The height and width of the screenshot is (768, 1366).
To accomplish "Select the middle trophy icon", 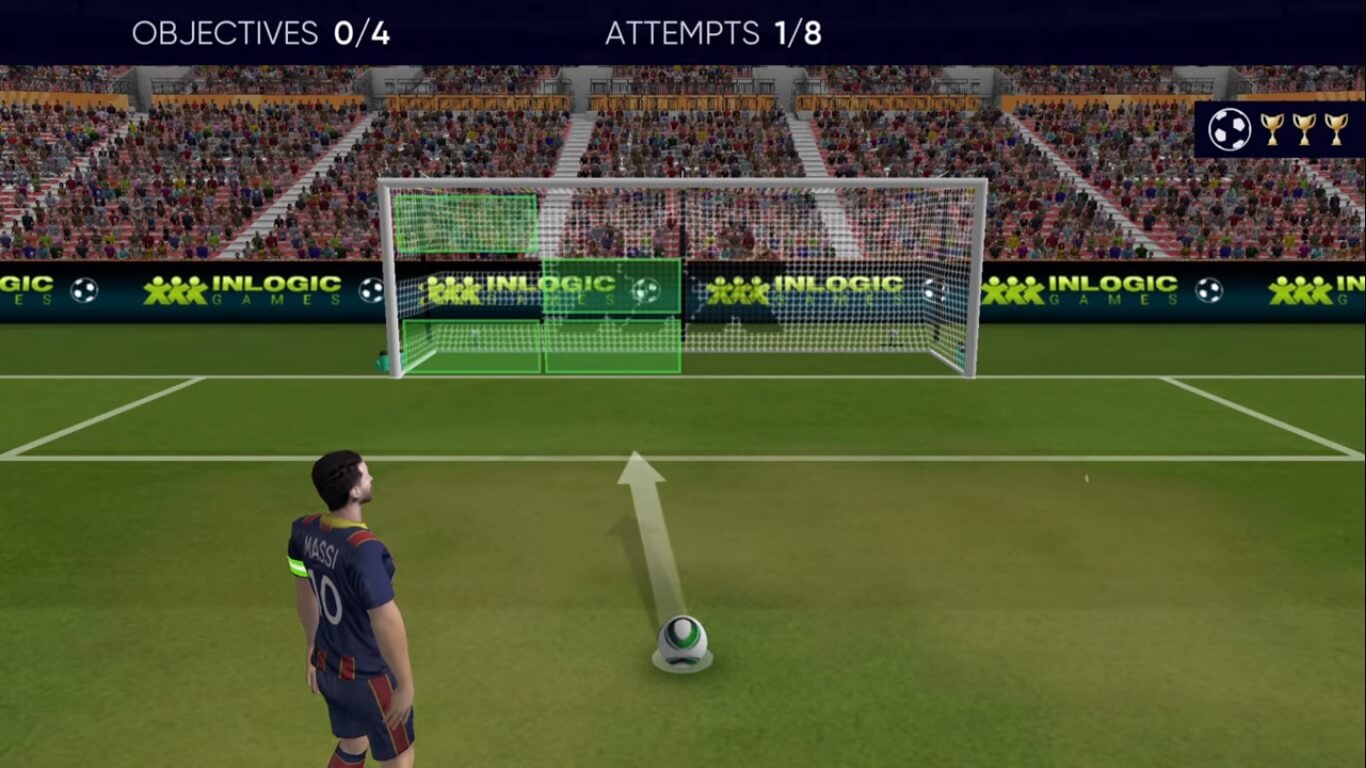I will click(x=1305, y=128).
